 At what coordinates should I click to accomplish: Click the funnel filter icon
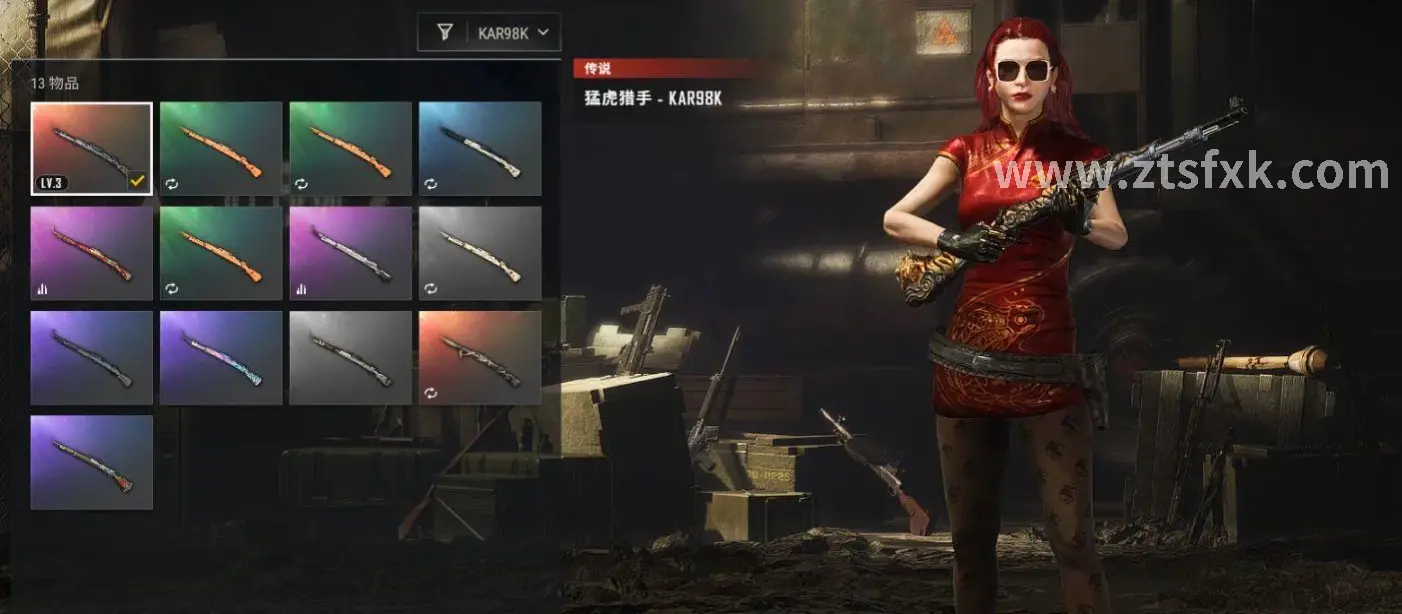point(445,33)
